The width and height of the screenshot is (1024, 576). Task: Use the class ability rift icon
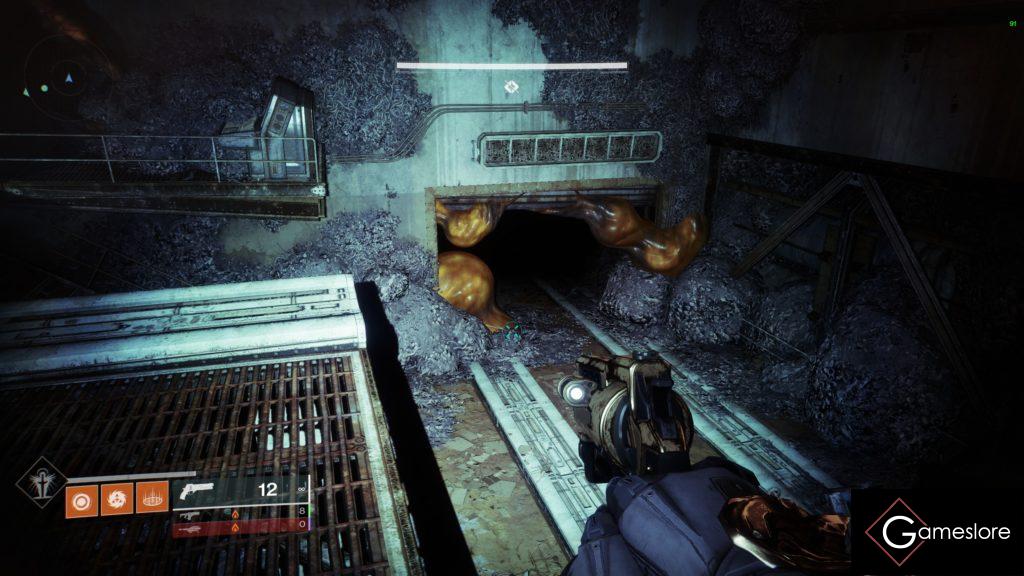tap(152, 497)
